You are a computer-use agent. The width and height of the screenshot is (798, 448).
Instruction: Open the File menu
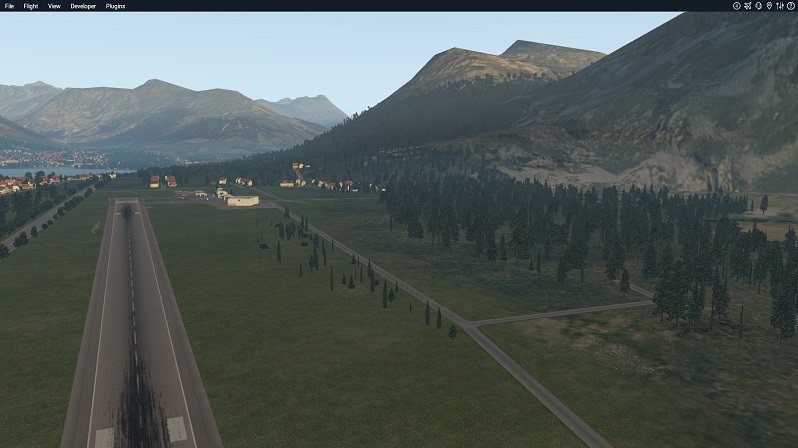(9, 6)
